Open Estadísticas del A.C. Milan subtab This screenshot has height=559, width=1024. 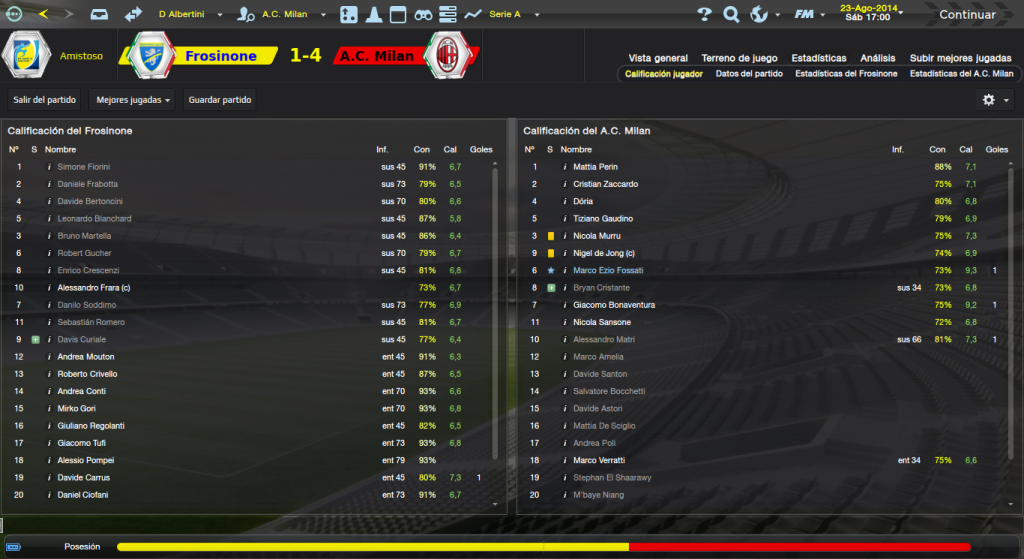pyautogui.click(x=961, y=73)
